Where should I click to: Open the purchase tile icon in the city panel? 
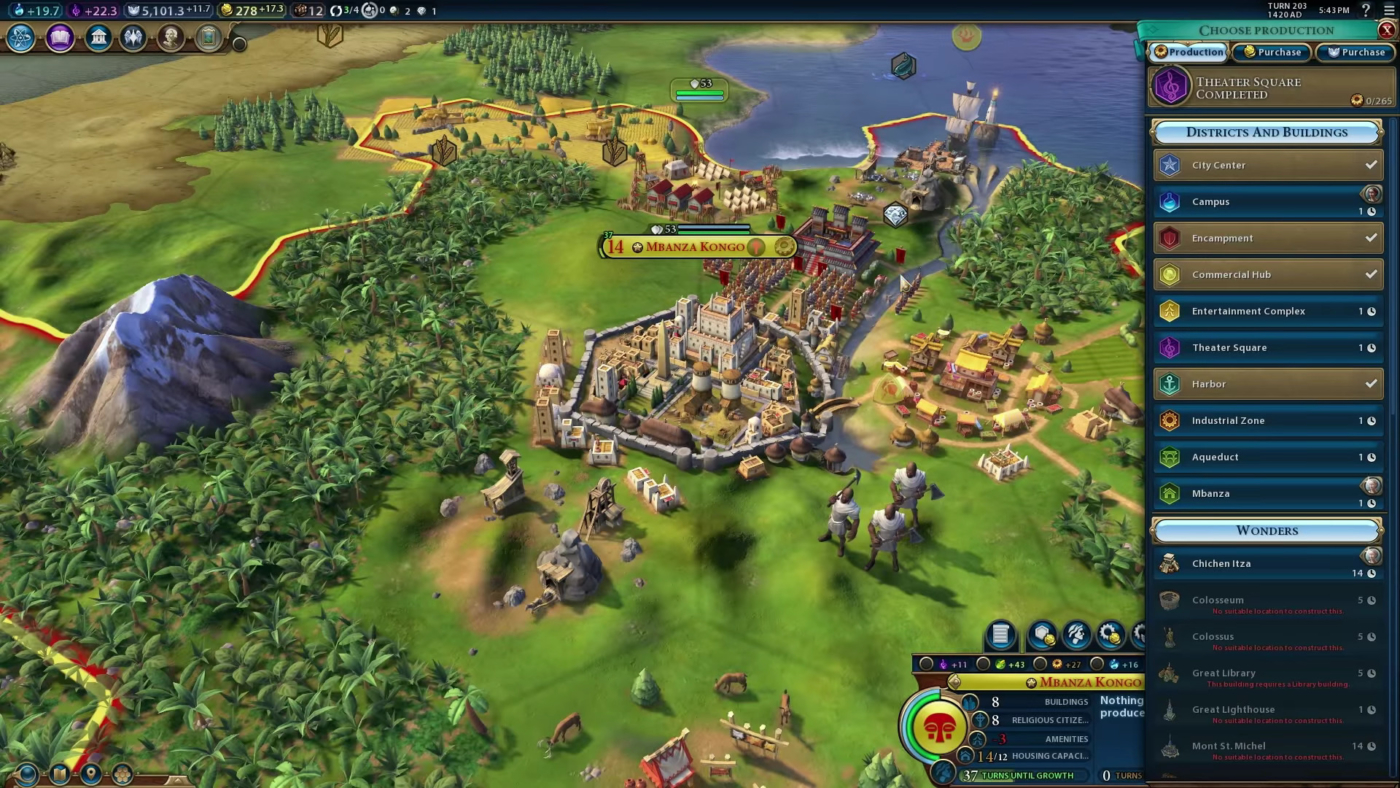coord(1042,634)
